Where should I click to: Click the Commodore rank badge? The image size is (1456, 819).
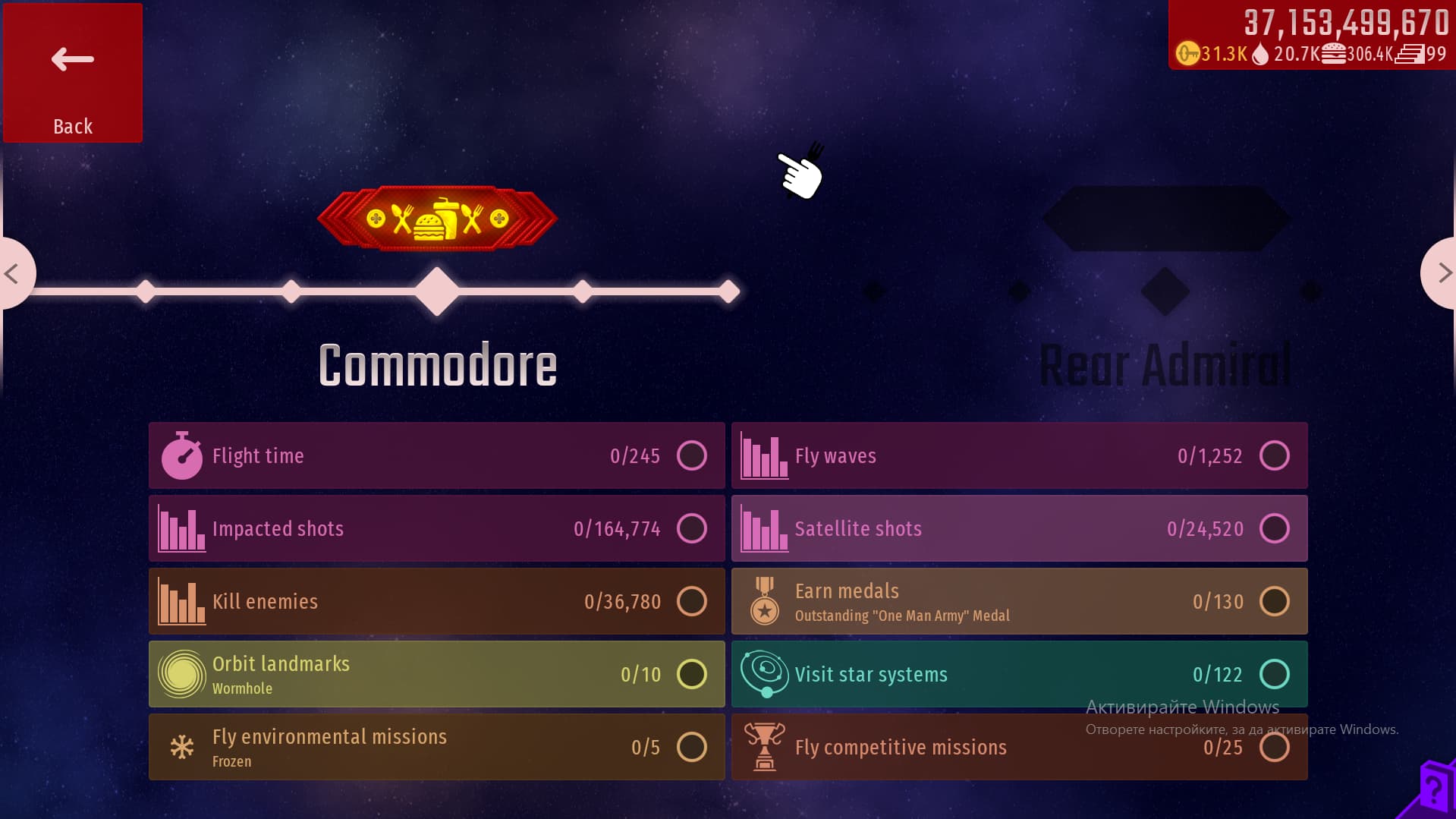(437, 219)
